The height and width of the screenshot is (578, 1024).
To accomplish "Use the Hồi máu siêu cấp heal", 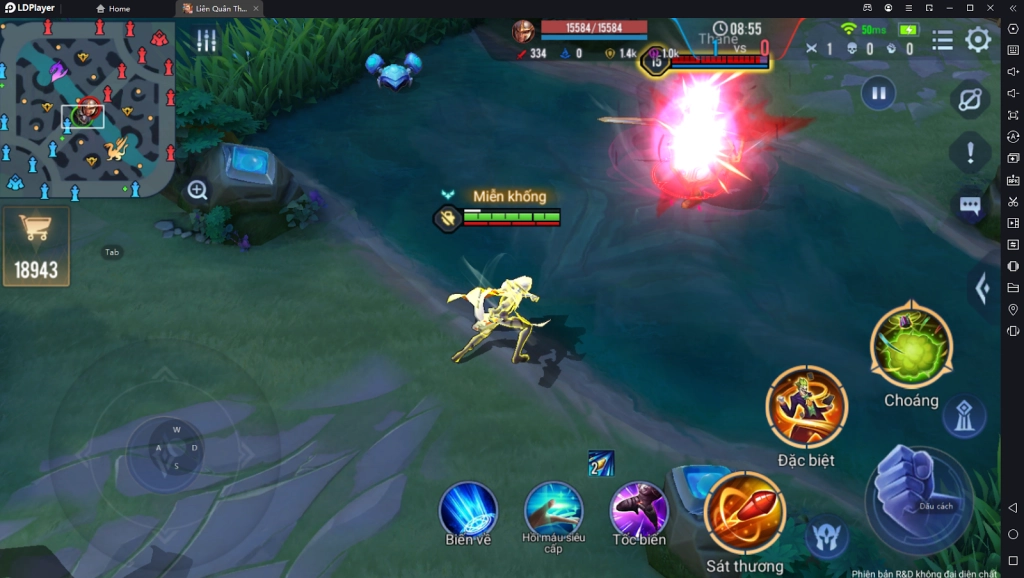I will click(554, 509).
